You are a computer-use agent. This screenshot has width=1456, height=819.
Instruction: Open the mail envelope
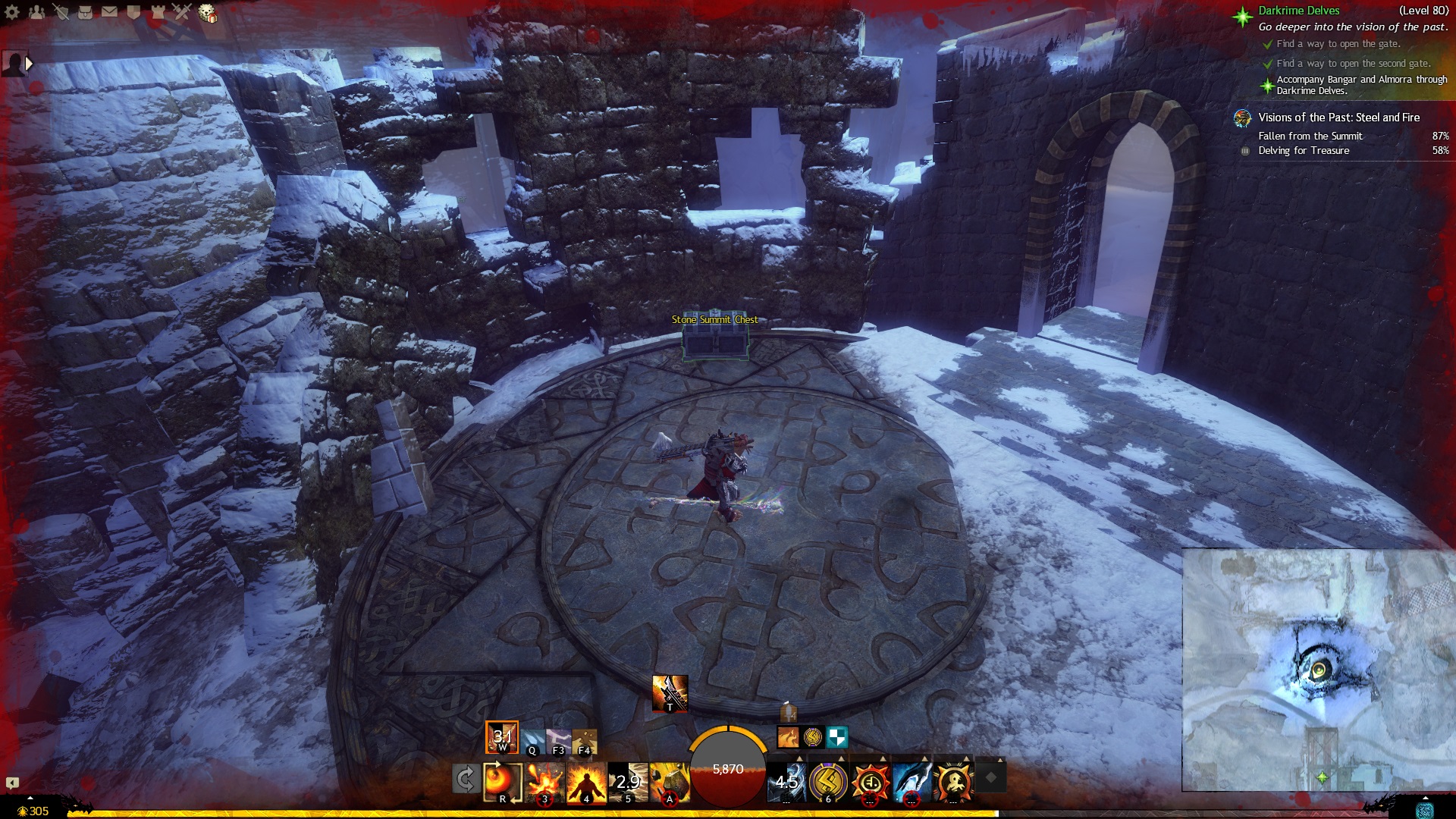[x=109, y=11]
